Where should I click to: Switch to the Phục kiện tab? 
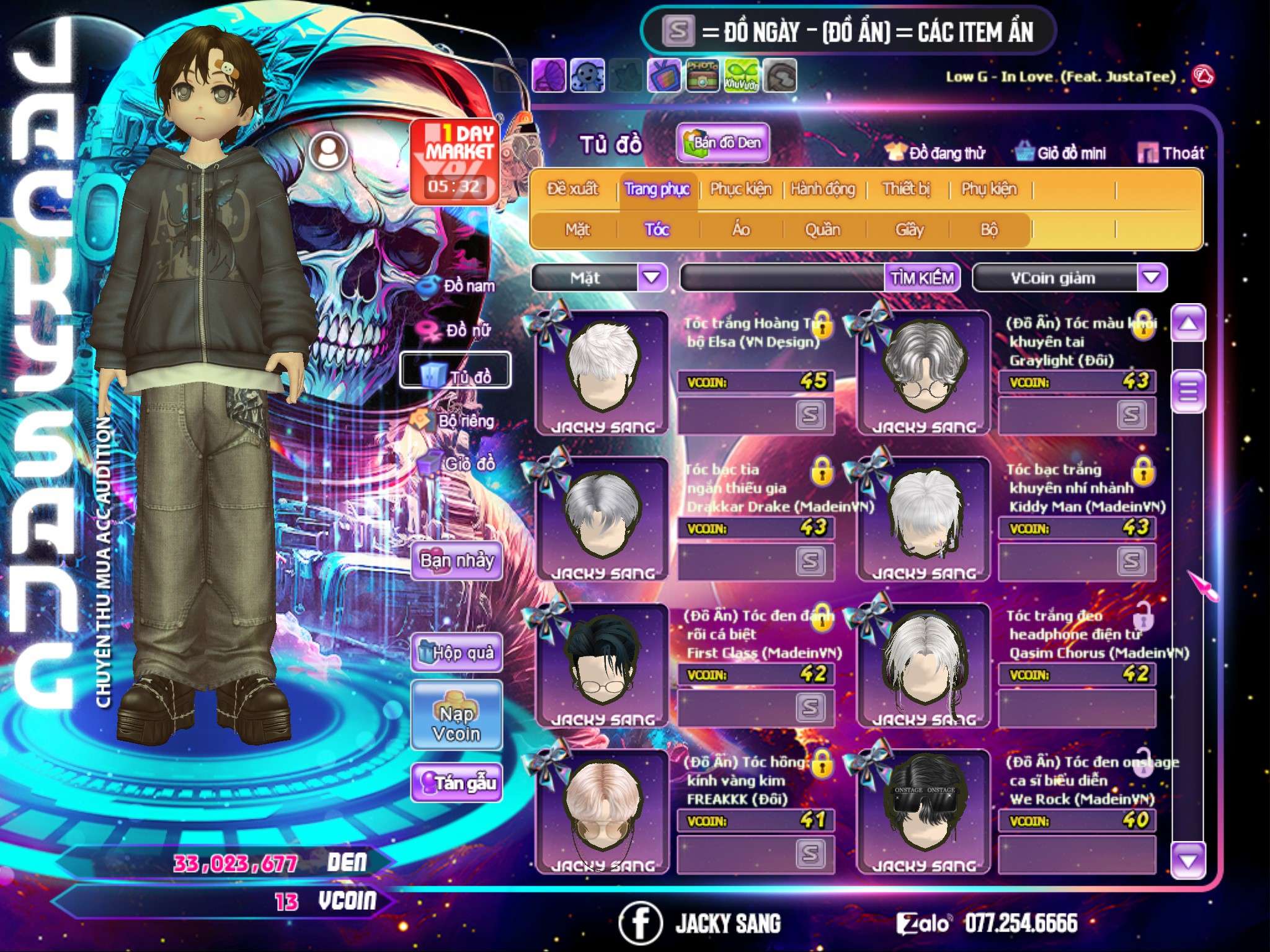click(741, 189)
